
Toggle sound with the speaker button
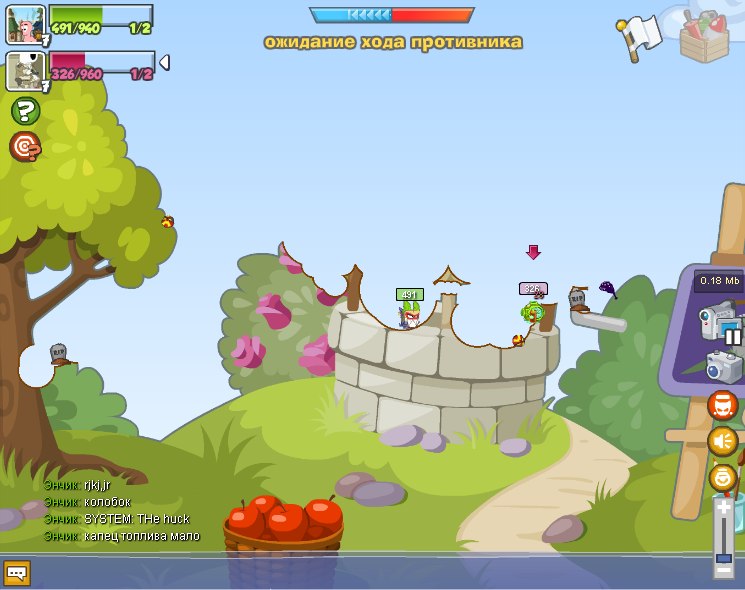coord(722,441)
